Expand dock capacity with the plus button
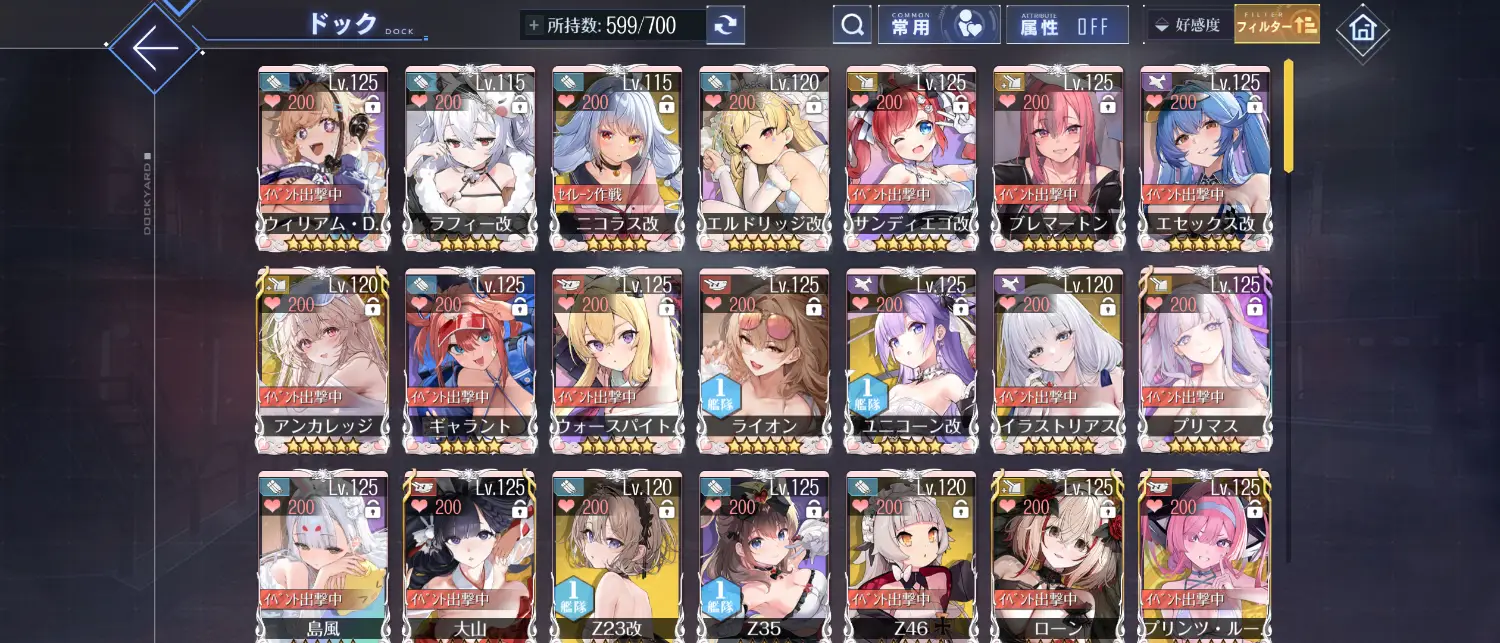 click(x=534, y=25)
